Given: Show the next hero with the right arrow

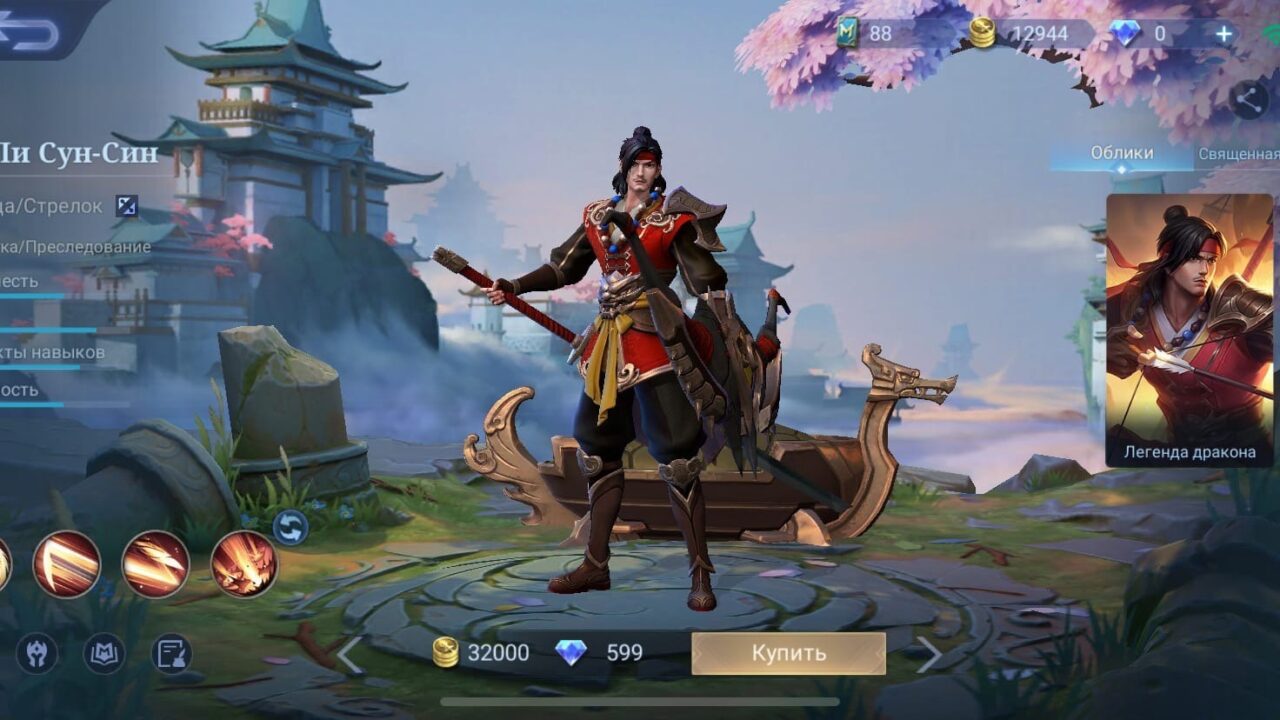Looking at the screenshot, I should pyautogui.click(x=929, y=654).
